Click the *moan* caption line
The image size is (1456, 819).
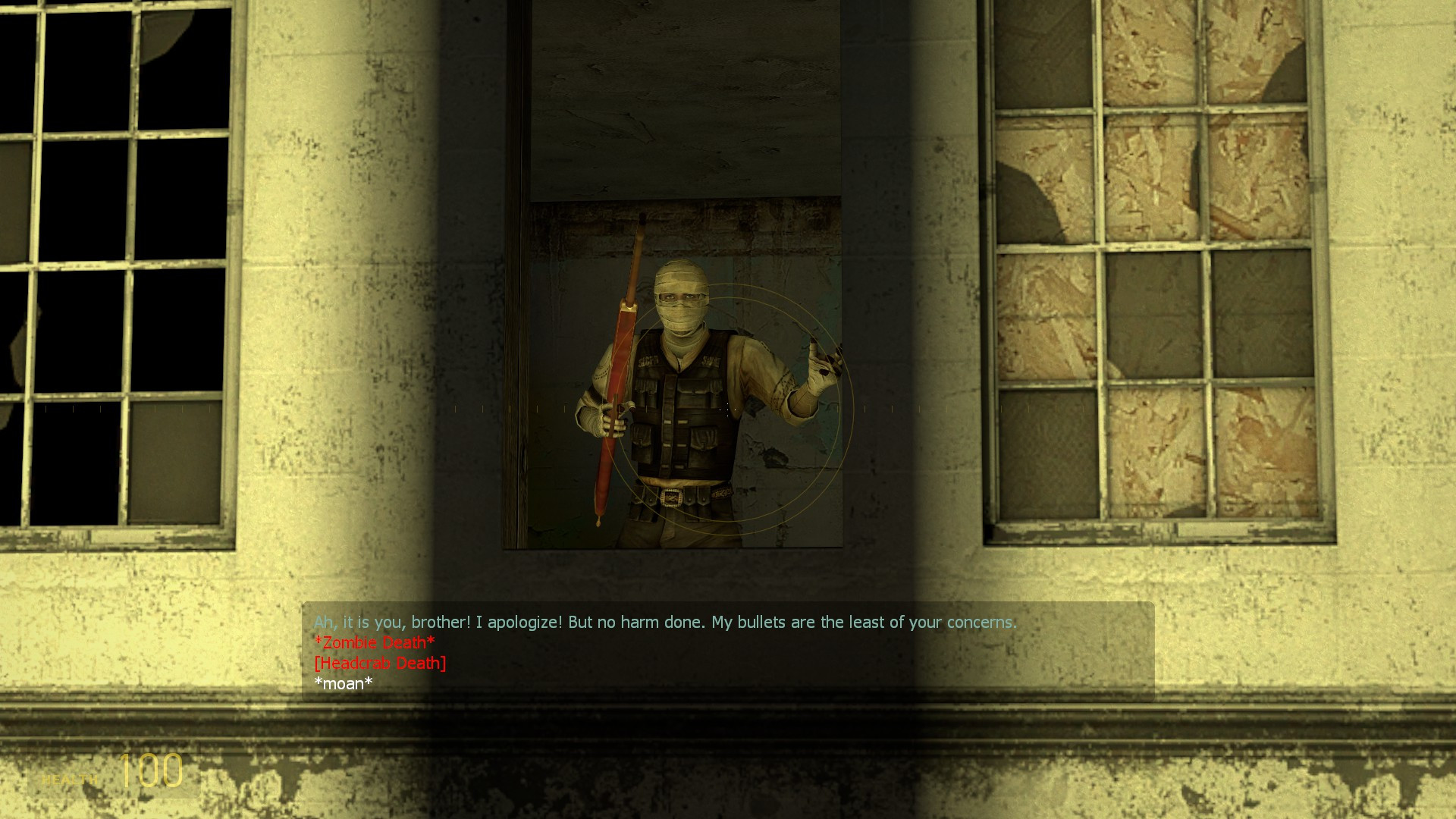click(x=343, y=683)
